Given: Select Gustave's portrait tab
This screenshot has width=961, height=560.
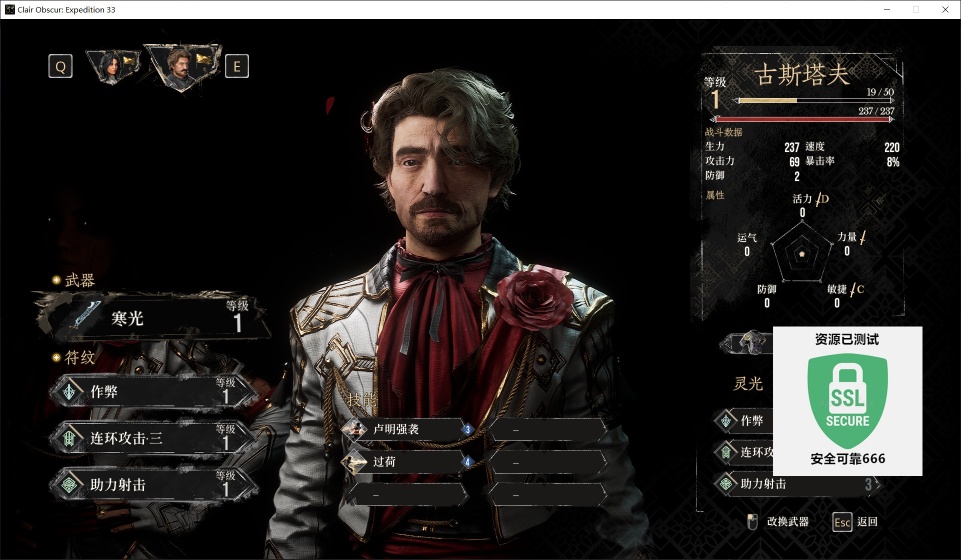Looking at the screenshot, I should click(x=181, y=65).
